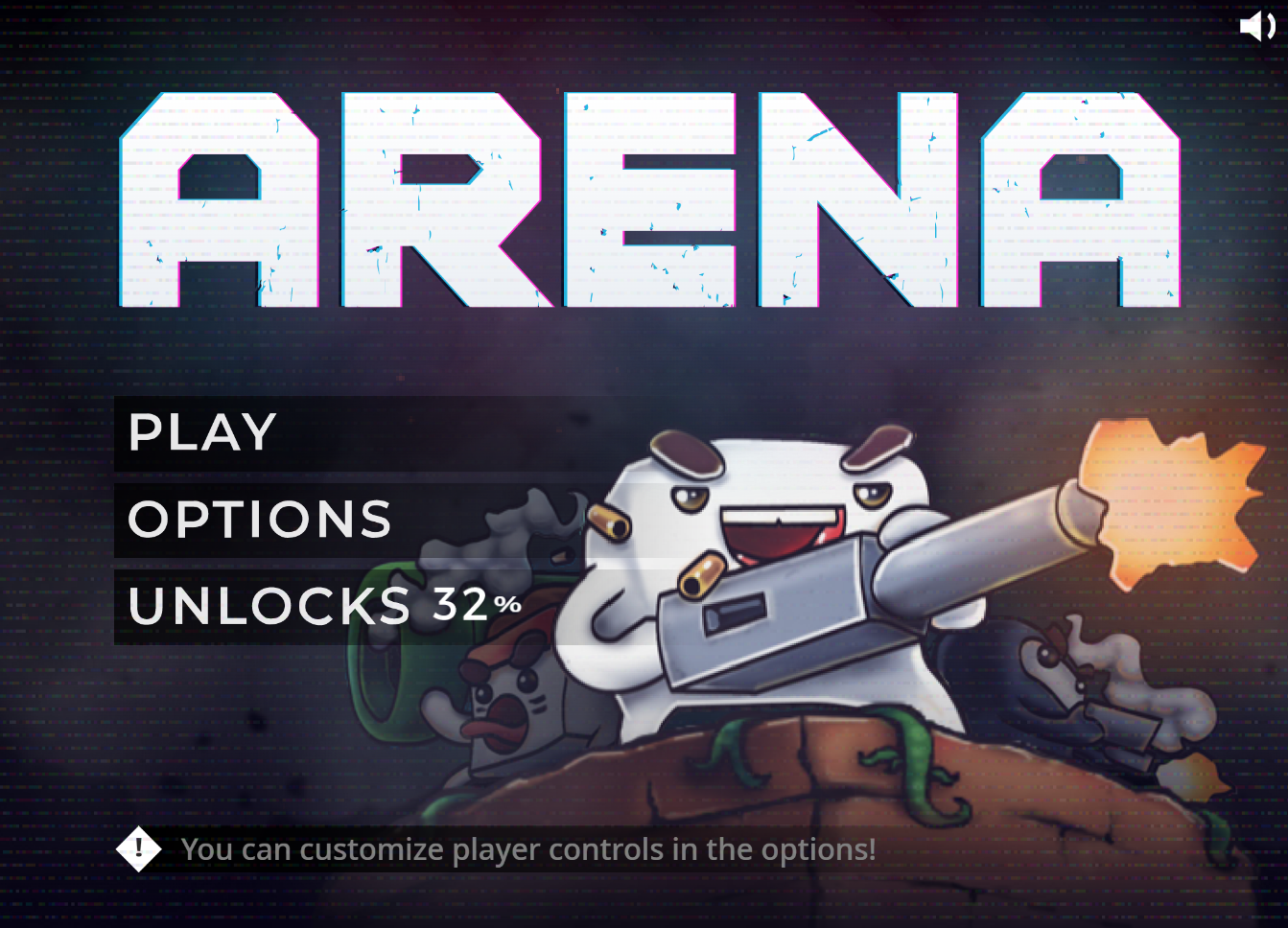
Task: Mute the game audio with the speaker icon
Action: coord(1258,26)
